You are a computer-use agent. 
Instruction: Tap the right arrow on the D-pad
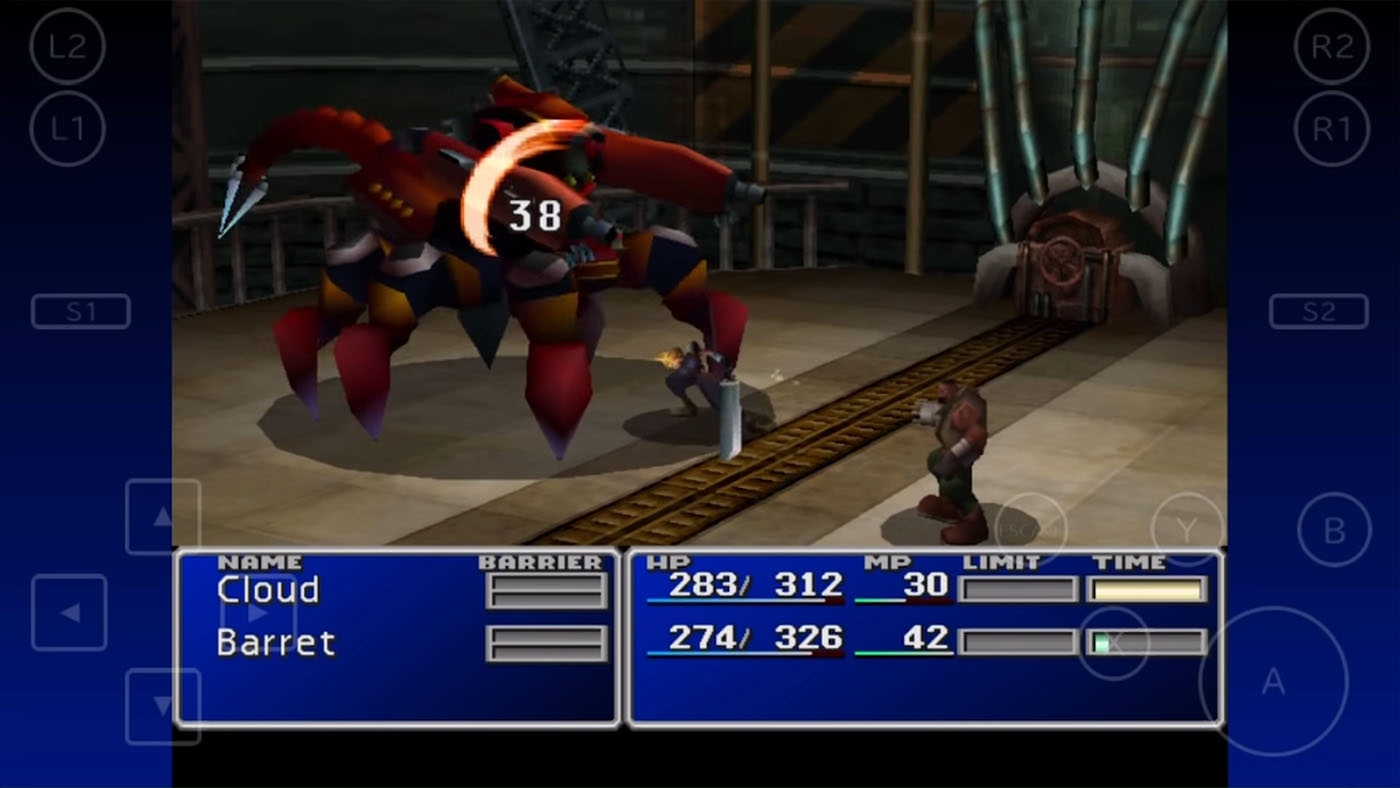256,612
